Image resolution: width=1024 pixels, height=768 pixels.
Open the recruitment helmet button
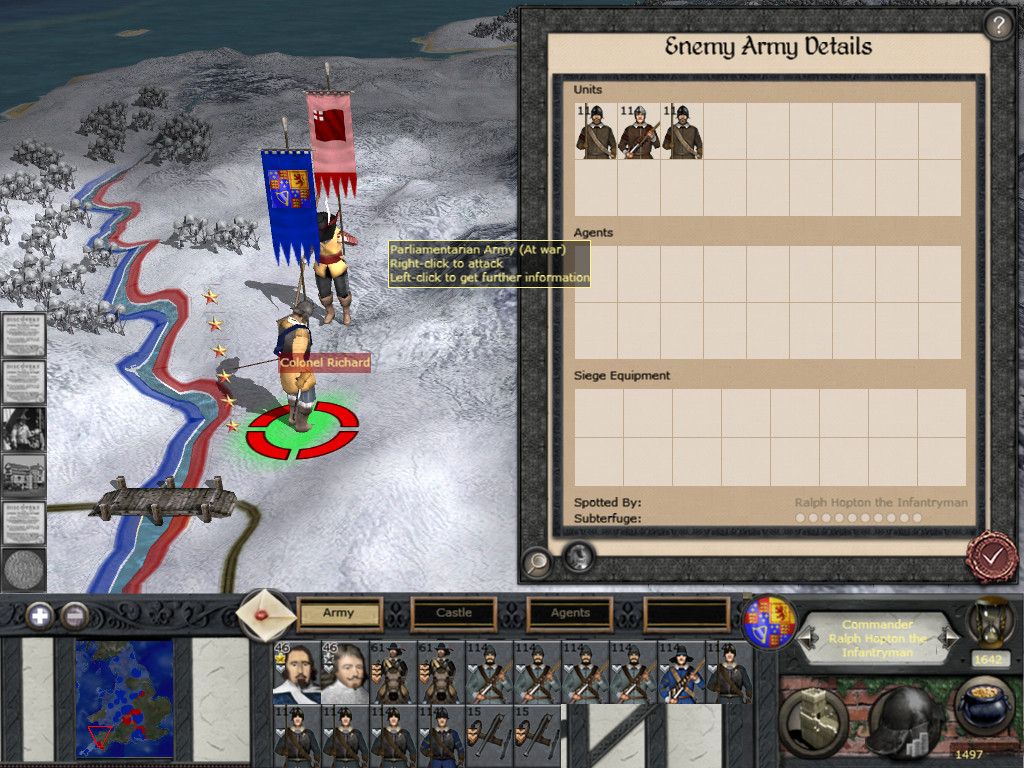(904, 720)
